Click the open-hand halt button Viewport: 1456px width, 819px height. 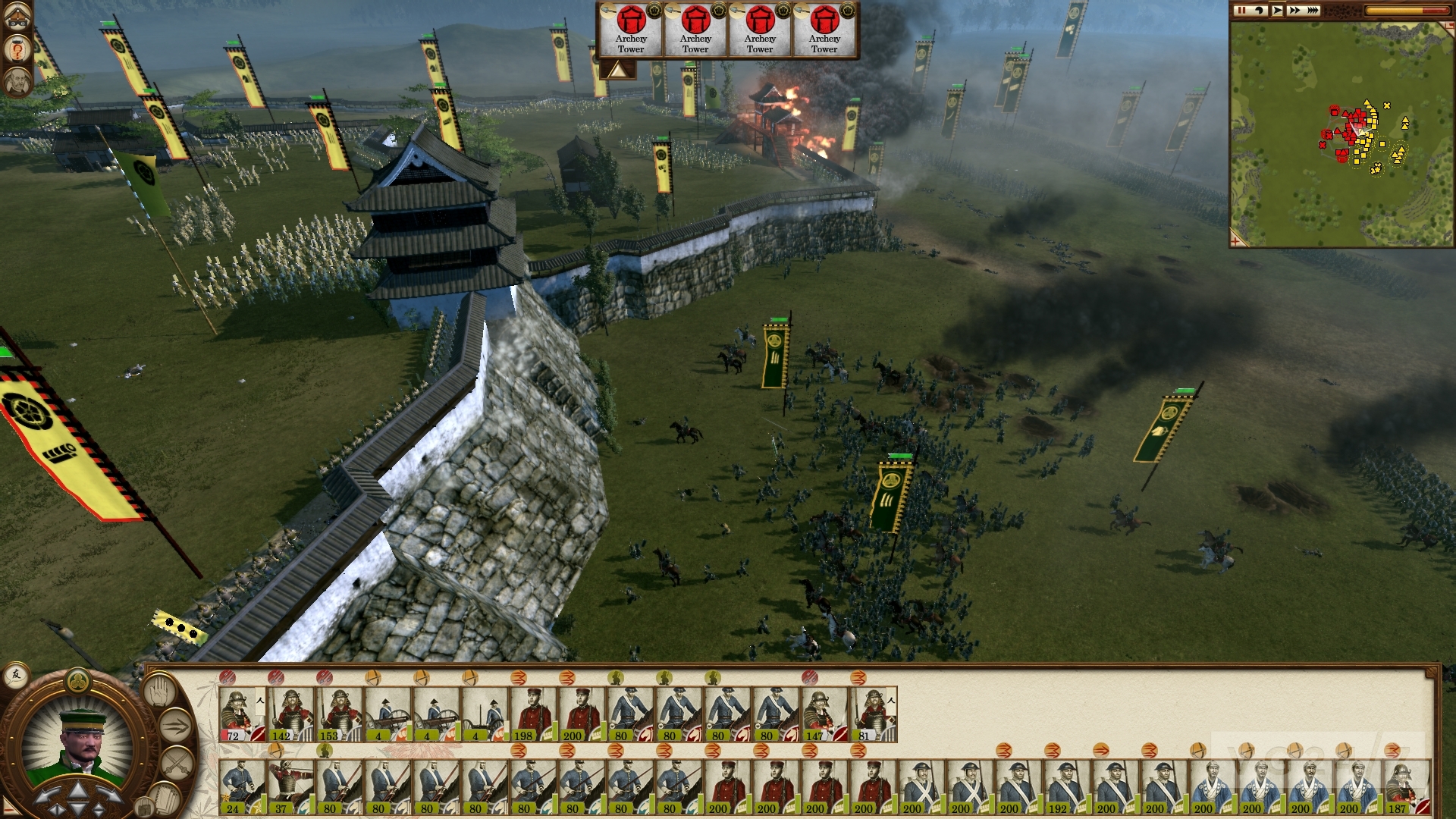click(158, 690)
